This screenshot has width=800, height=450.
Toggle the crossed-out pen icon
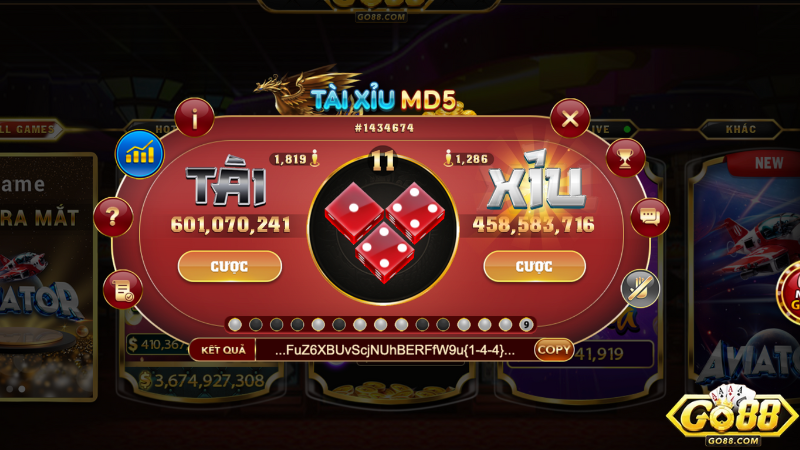640,289
